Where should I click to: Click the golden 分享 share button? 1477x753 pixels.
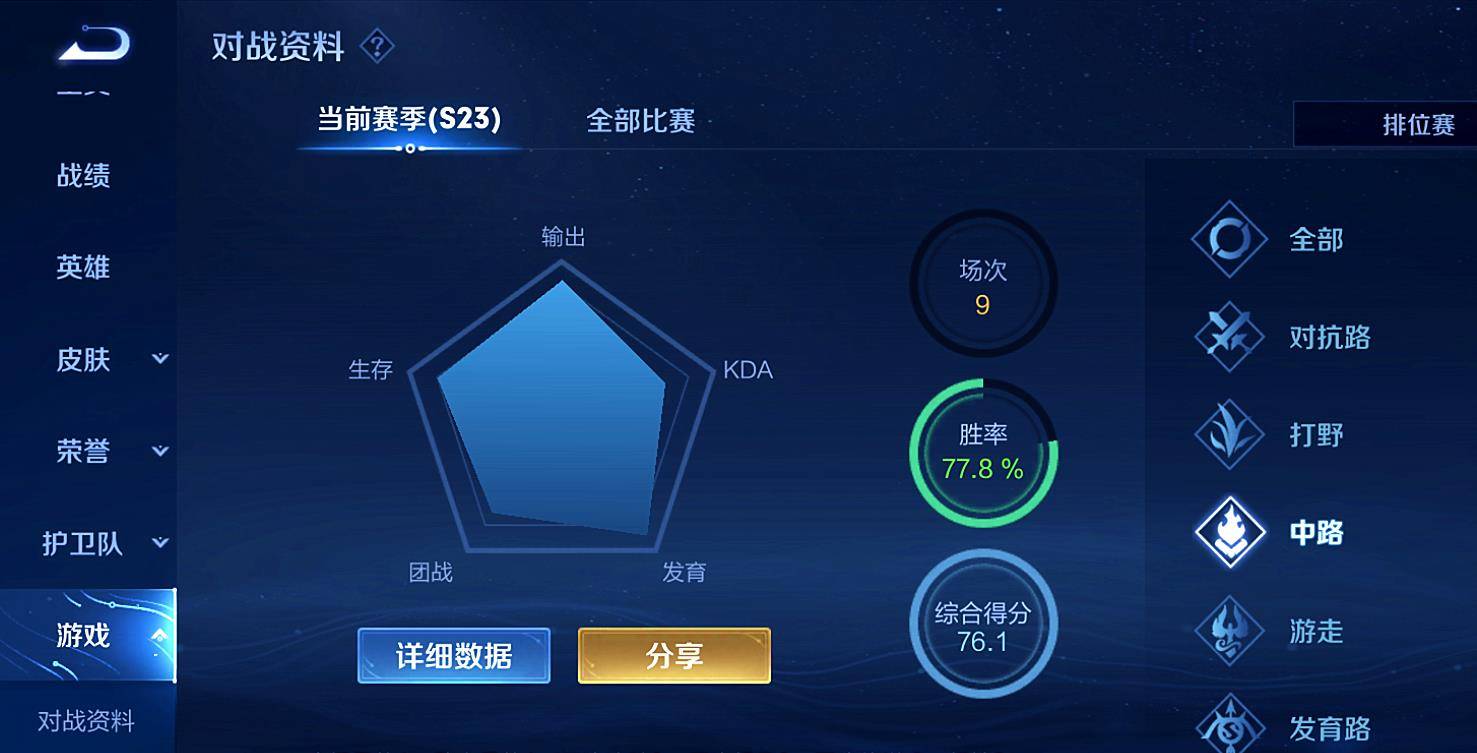click(674, 656)
